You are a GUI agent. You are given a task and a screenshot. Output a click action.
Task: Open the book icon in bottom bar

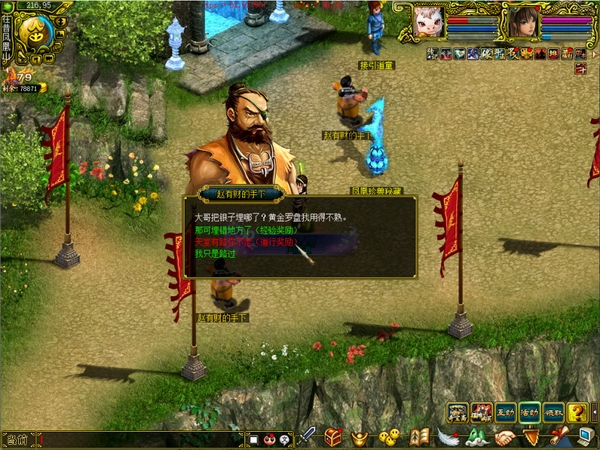point(421,437)
